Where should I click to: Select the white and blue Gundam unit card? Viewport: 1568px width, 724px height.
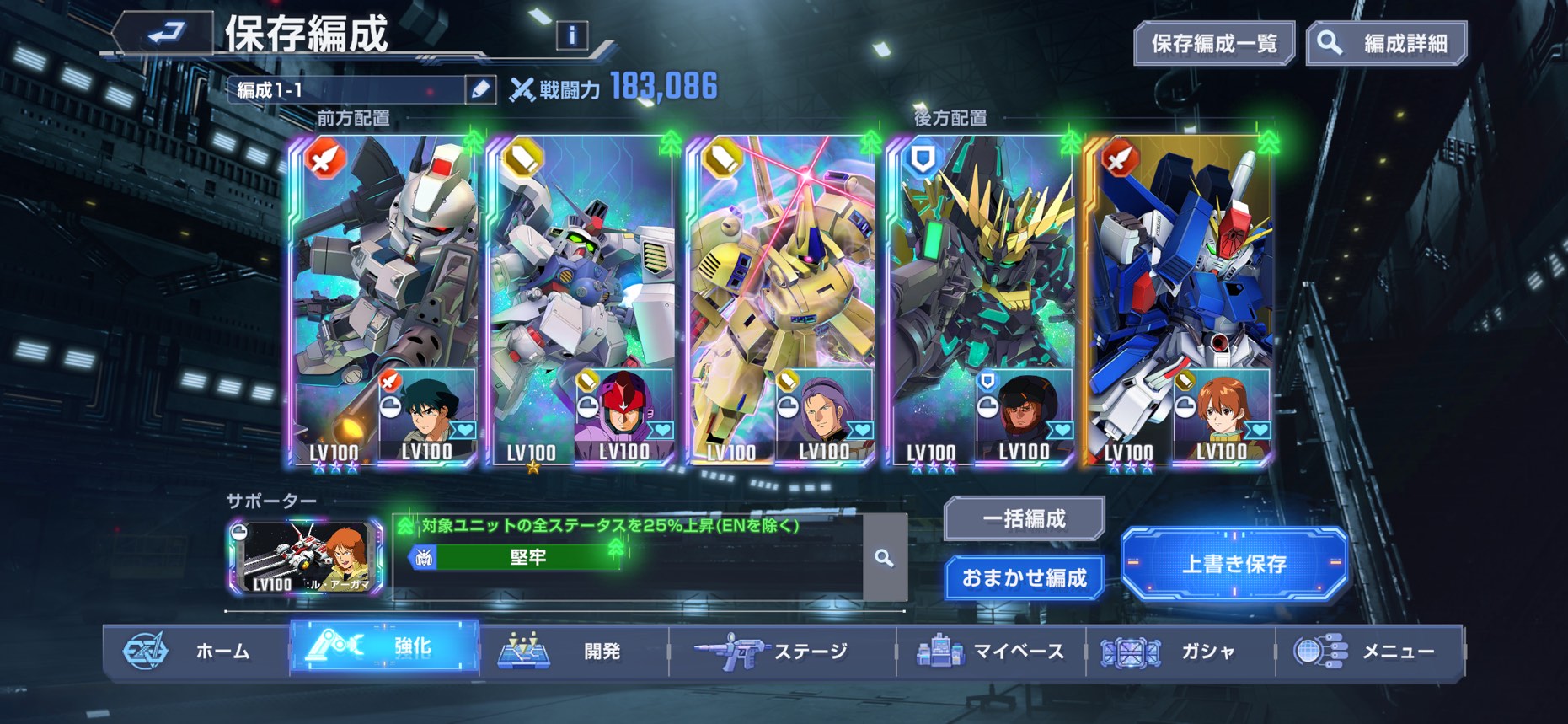[x=581, y=278]
